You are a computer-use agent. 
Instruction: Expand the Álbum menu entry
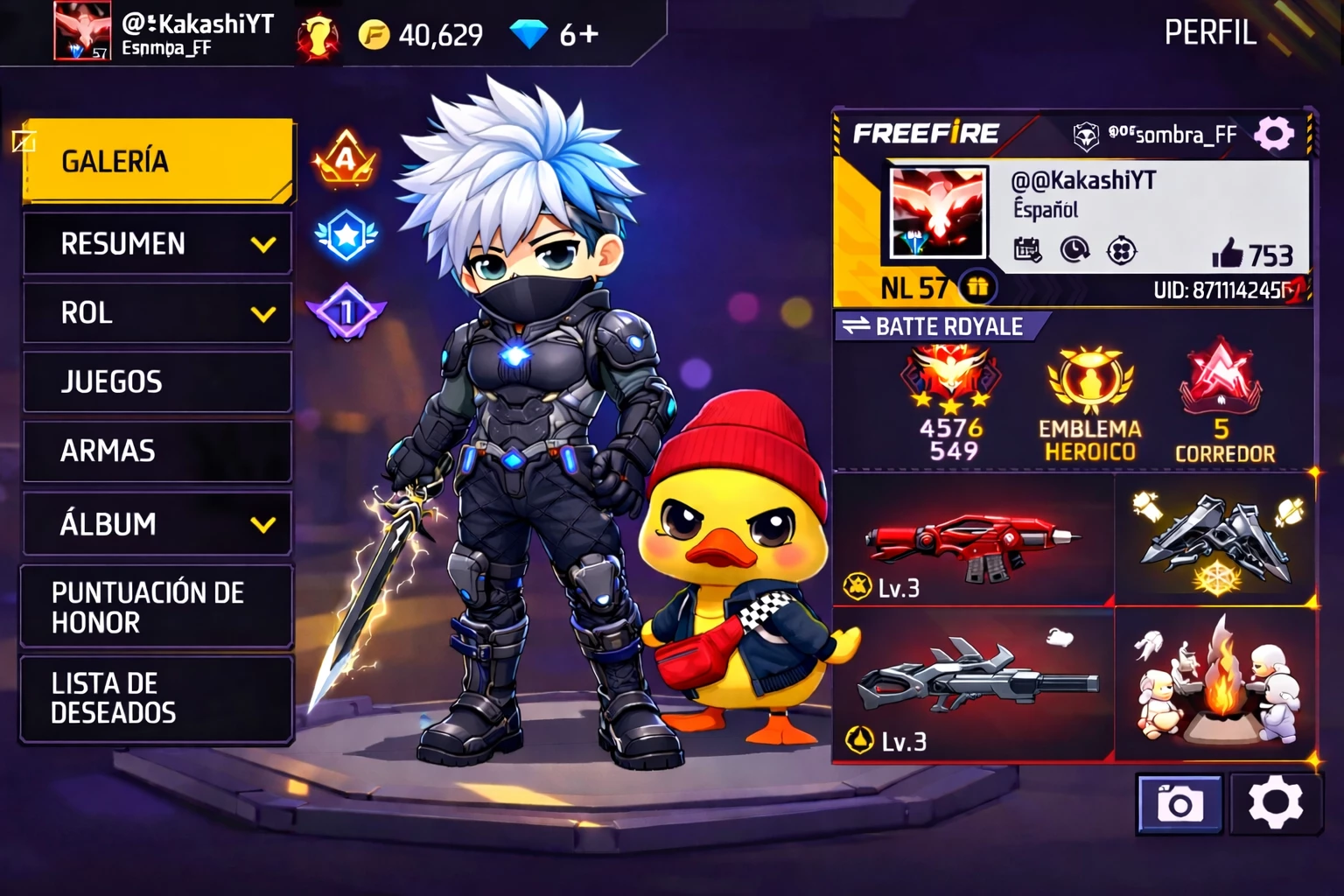tap(157, 523)
